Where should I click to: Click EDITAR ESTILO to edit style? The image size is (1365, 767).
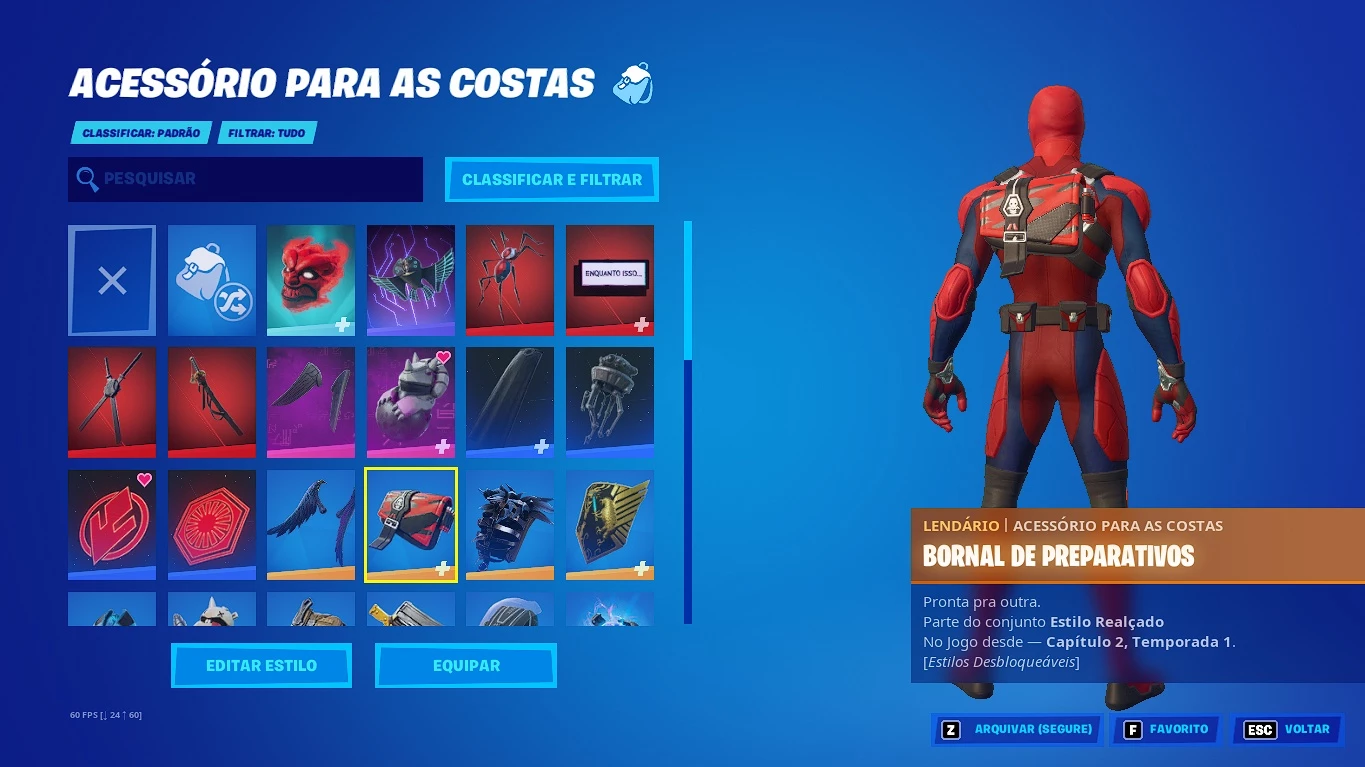coord(261,665)
